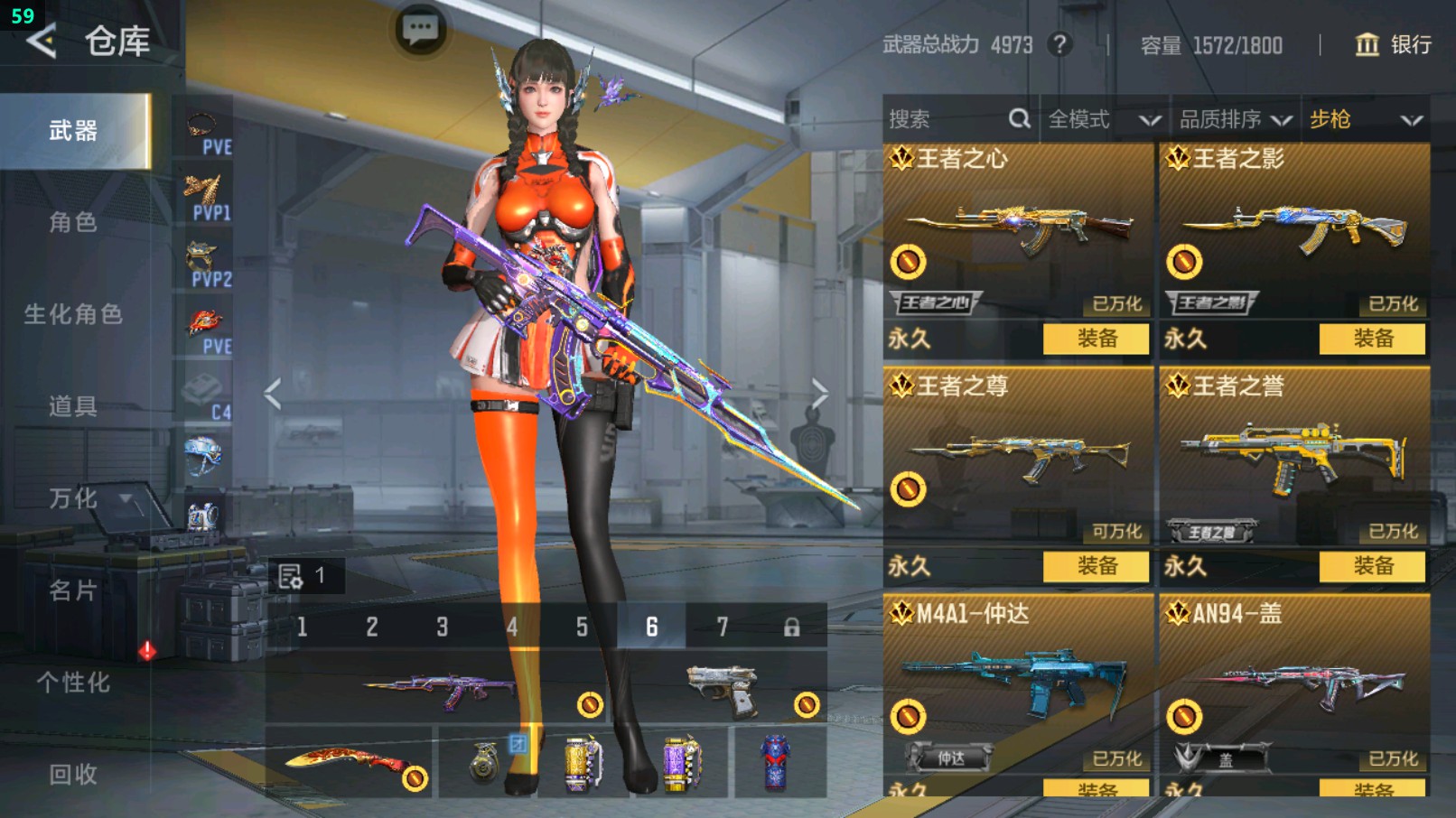Equip the 王者之心 rifle

tap(1096, 339)
